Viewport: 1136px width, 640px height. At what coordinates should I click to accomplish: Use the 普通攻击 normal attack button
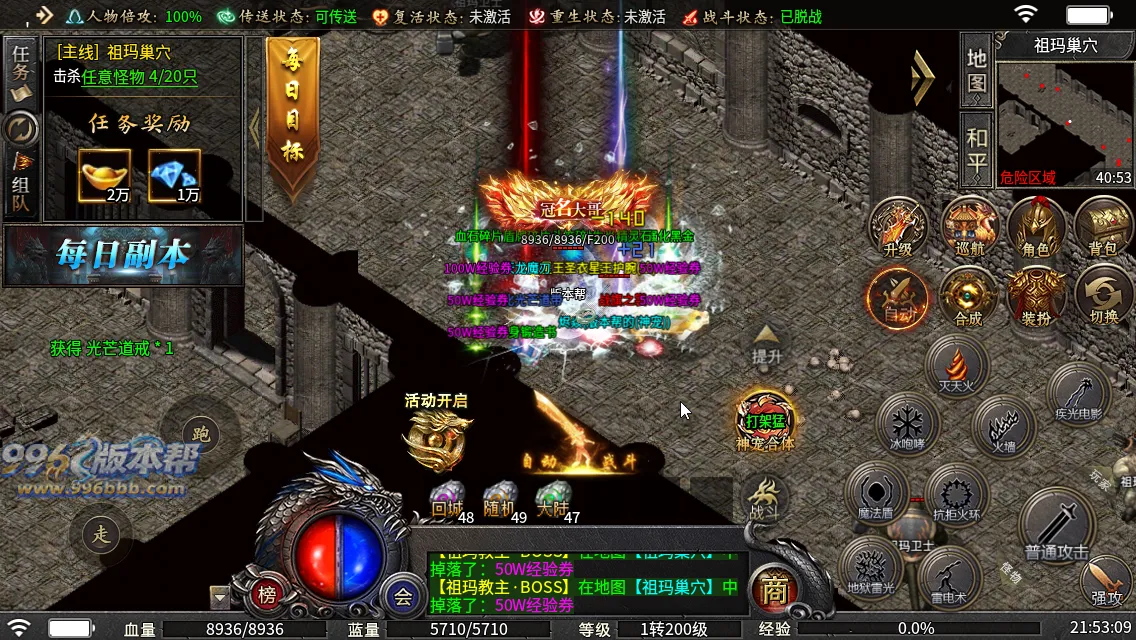click(1056, 524)
